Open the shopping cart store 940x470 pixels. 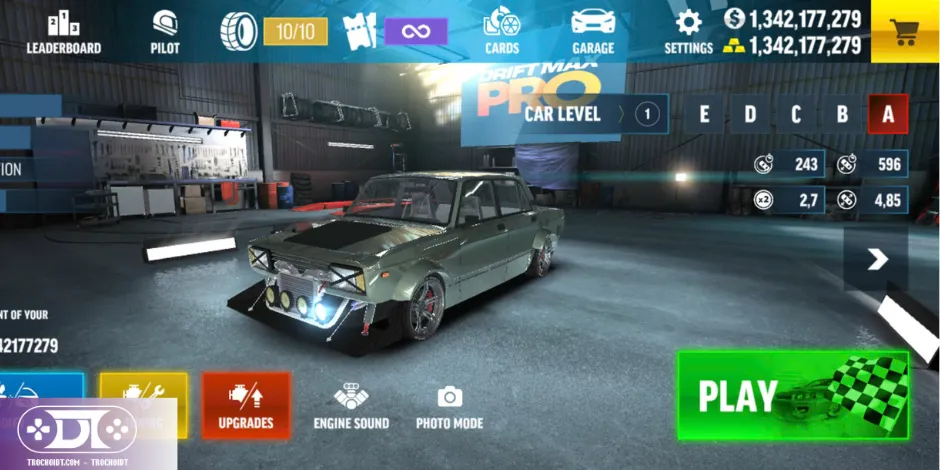point(904,31)
